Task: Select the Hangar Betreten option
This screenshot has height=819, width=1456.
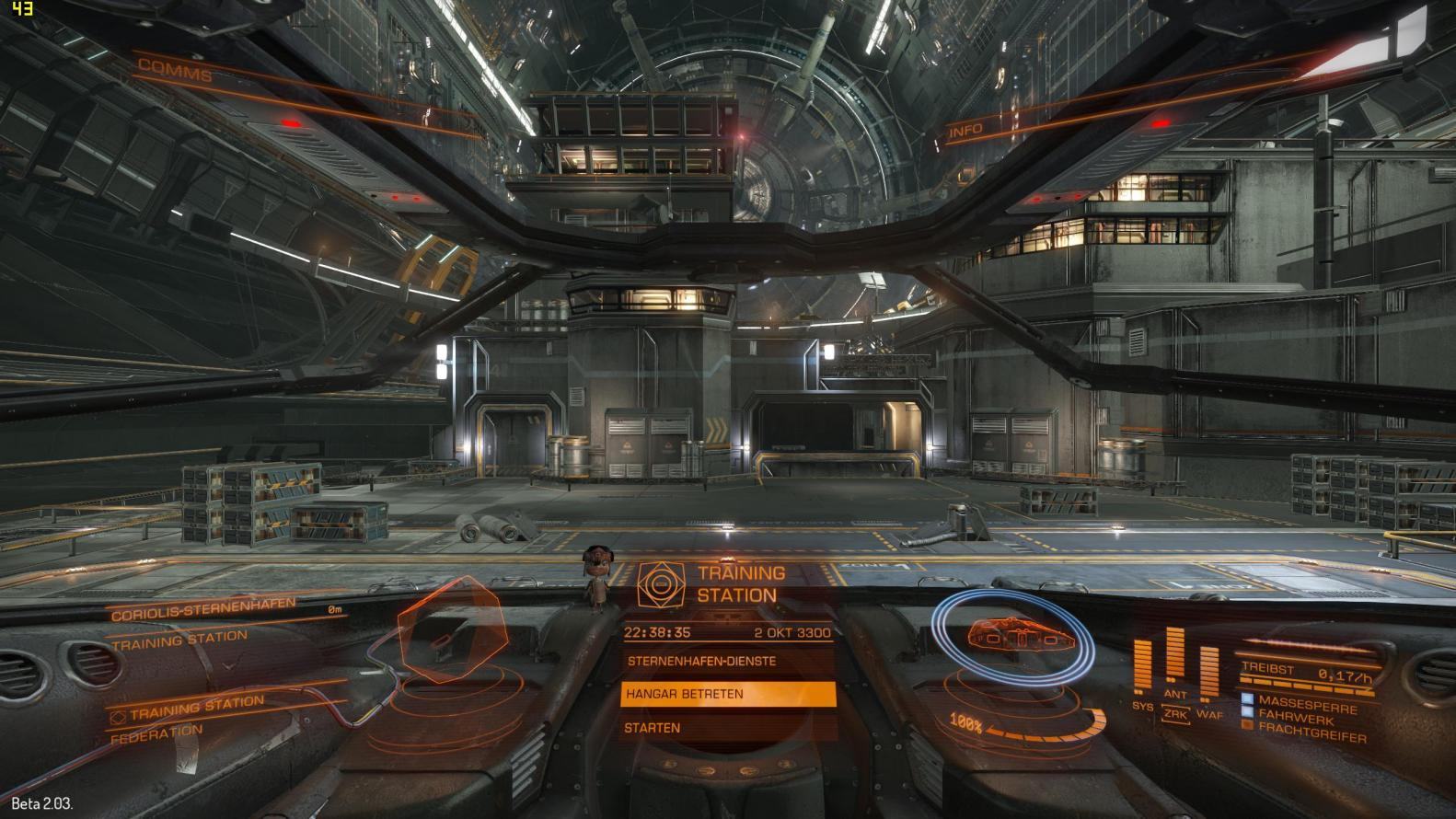Action: (x=728, y=694)
